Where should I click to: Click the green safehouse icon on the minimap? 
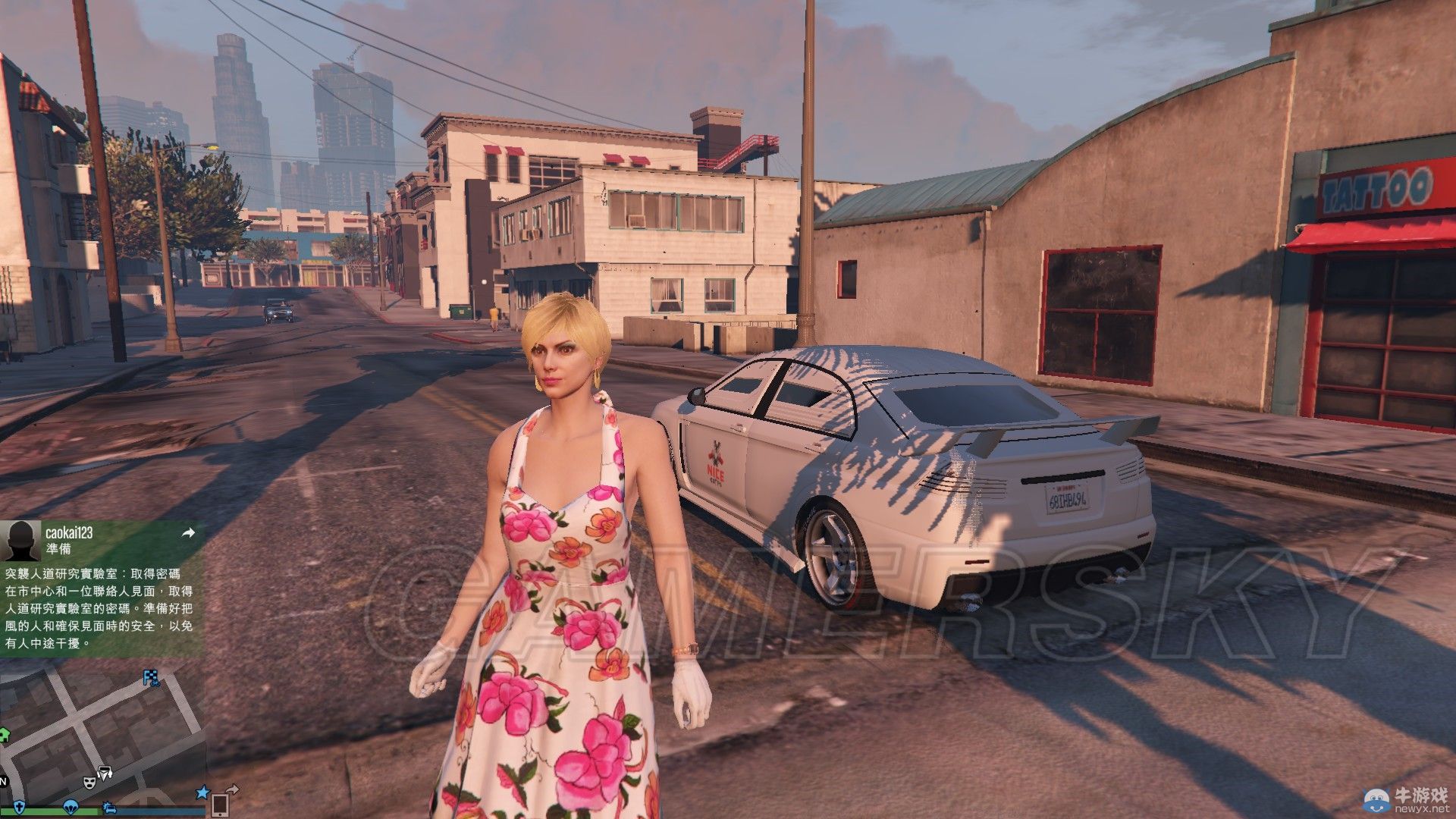tap(5, 736)
